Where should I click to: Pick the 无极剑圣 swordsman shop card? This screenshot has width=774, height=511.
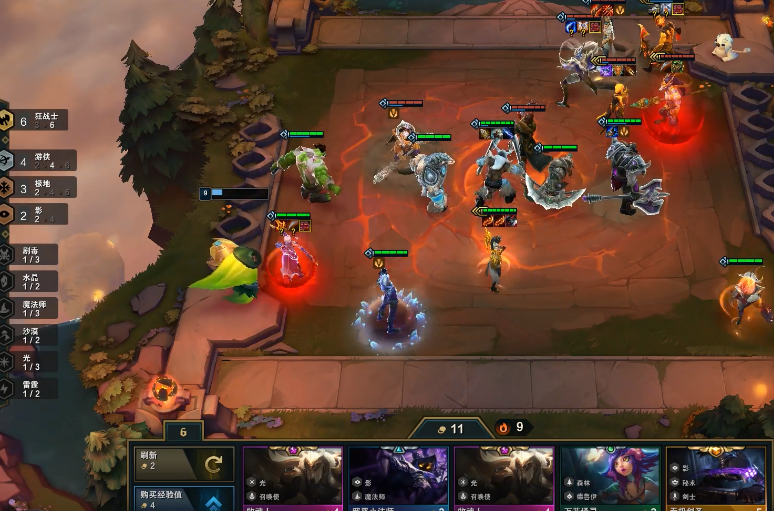[716, 480]
